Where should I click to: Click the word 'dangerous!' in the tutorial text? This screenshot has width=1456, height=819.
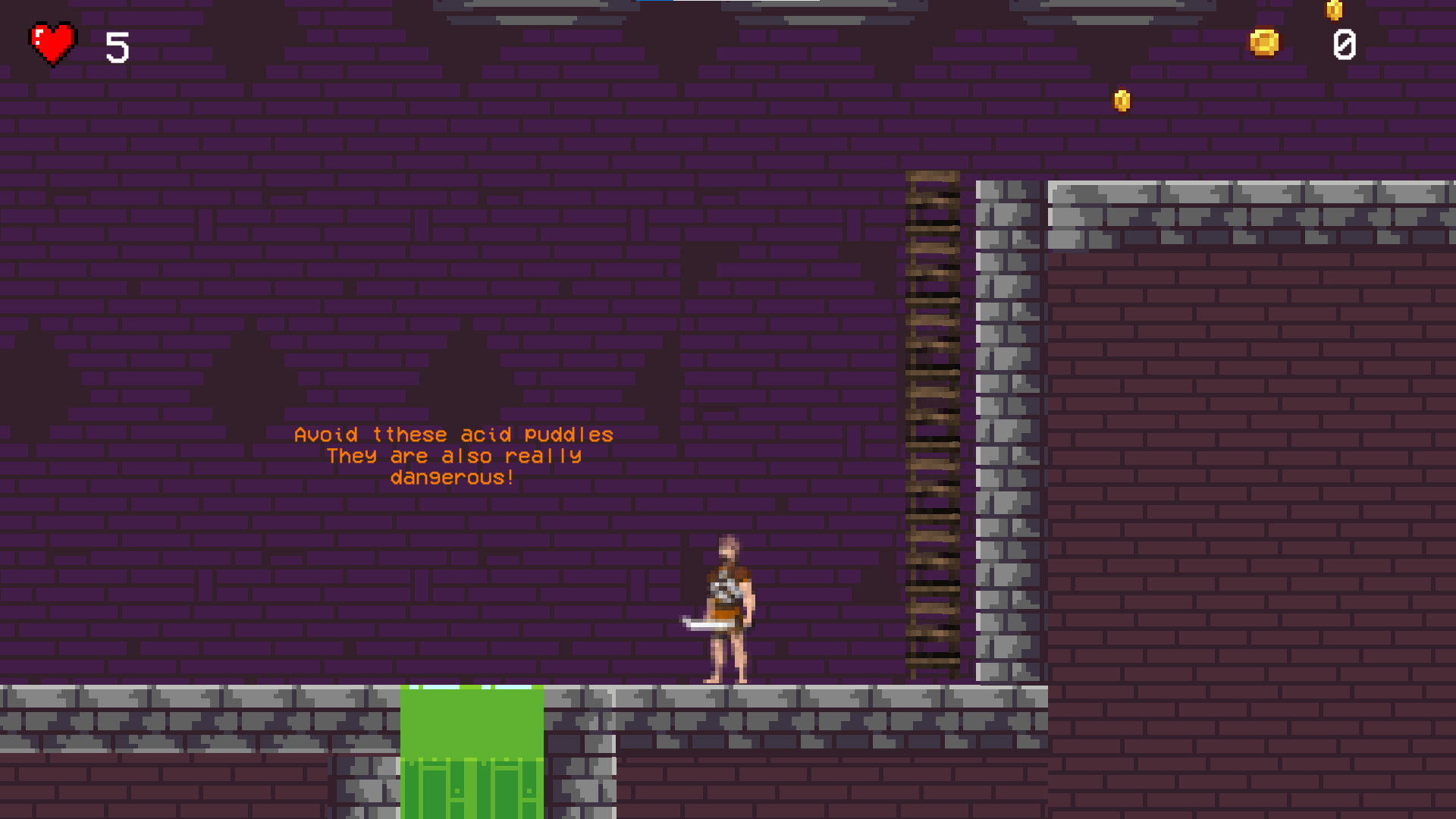[453, 478]
